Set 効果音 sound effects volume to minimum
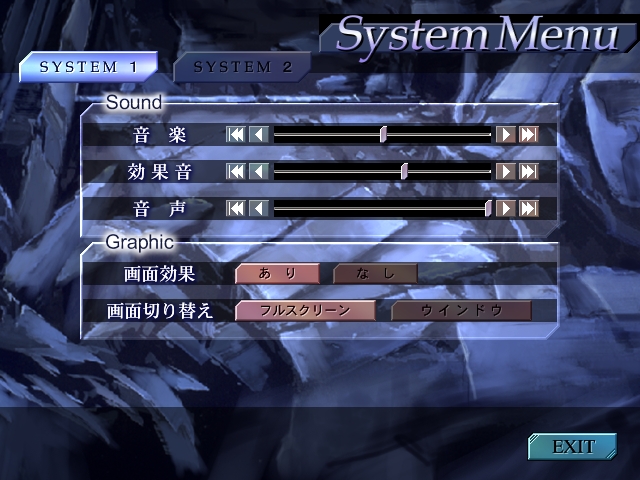 236,171
